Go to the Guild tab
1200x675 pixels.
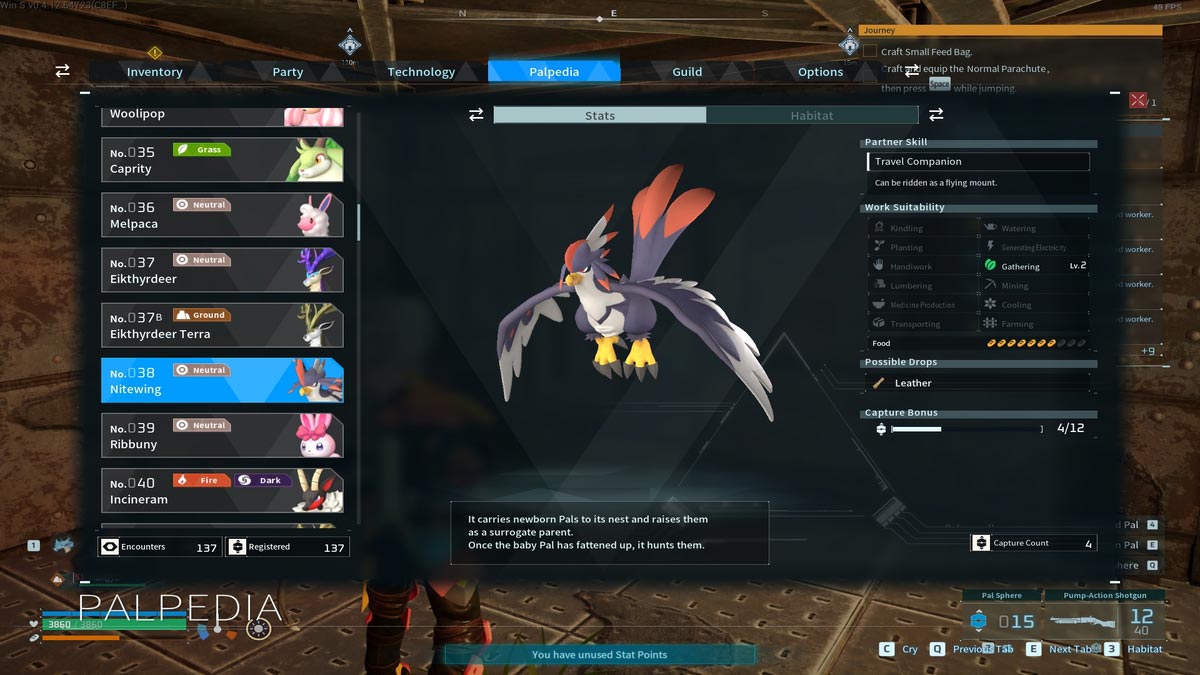tap(687, 72)
